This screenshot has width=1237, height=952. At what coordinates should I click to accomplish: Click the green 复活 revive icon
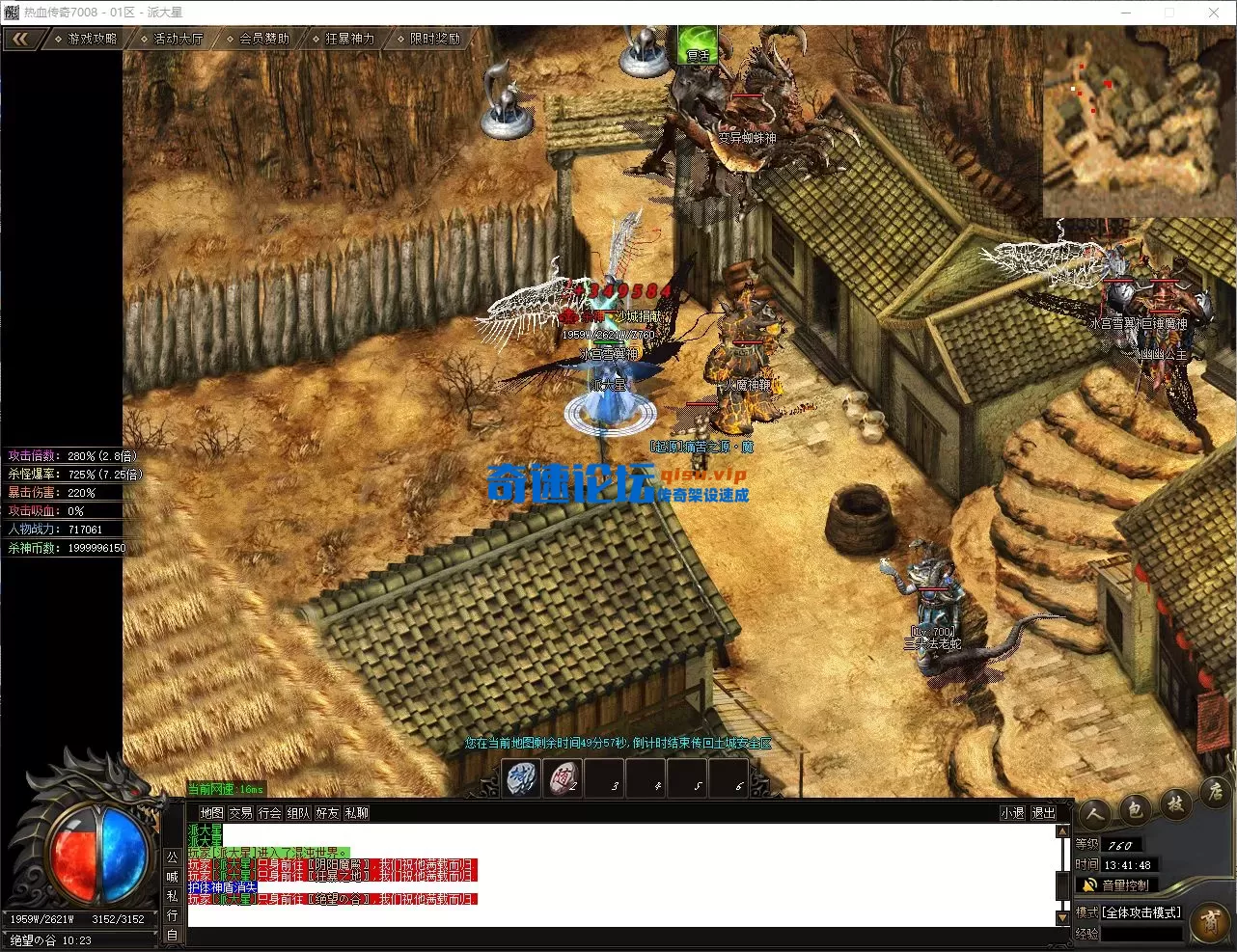(x=697, y=45)
